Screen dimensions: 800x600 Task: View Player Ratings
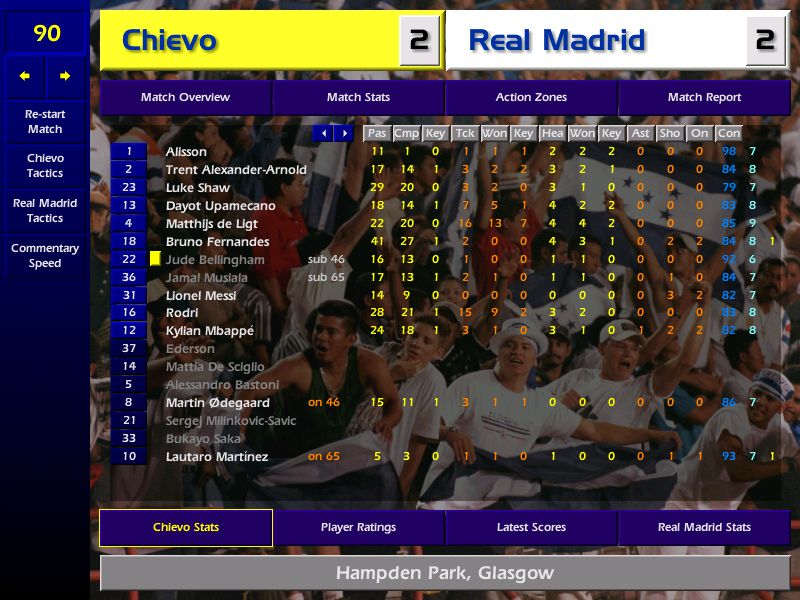tap(358, 527)
